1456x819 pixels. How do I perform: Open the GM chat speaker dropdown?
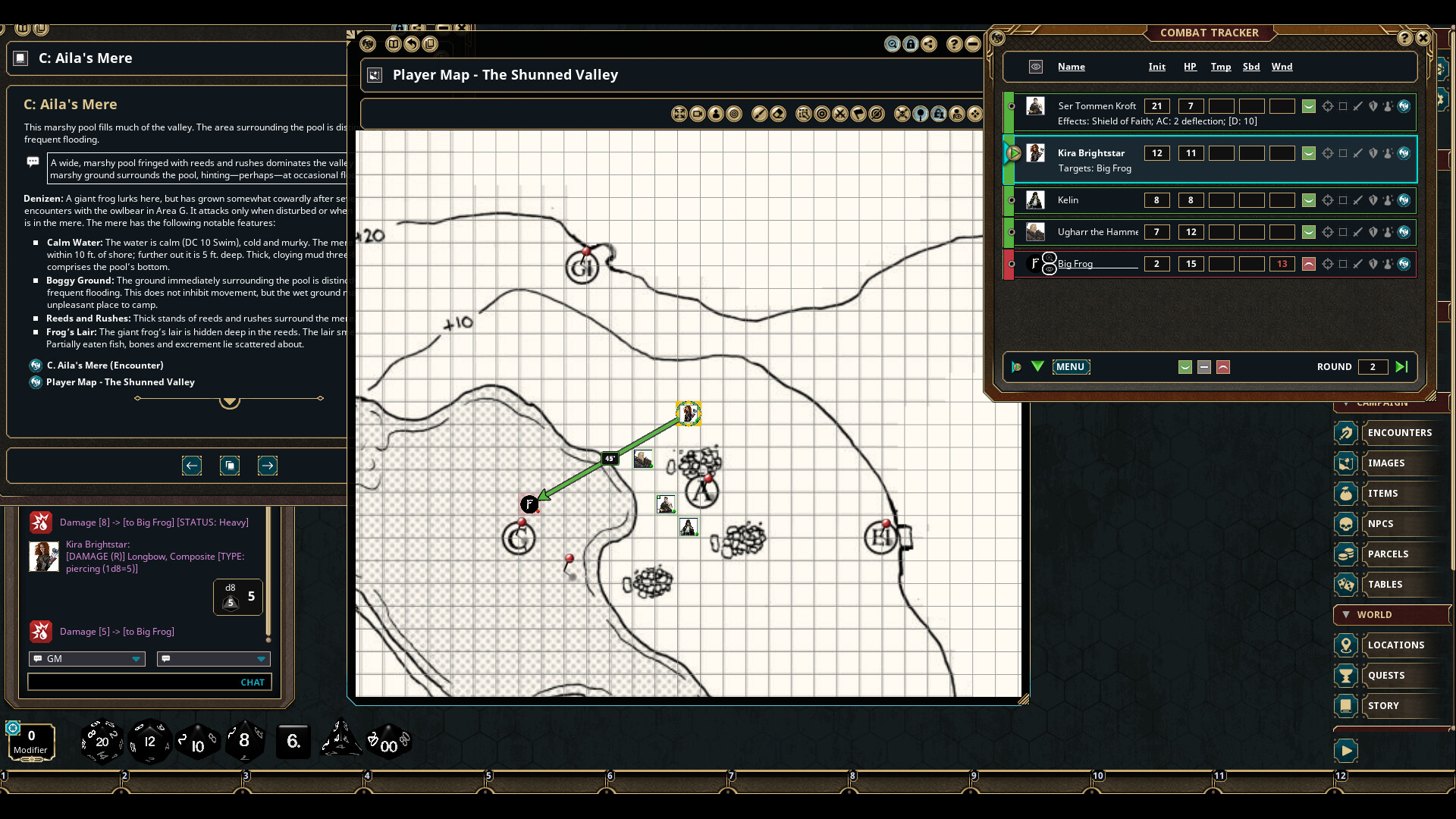[86, 659]
